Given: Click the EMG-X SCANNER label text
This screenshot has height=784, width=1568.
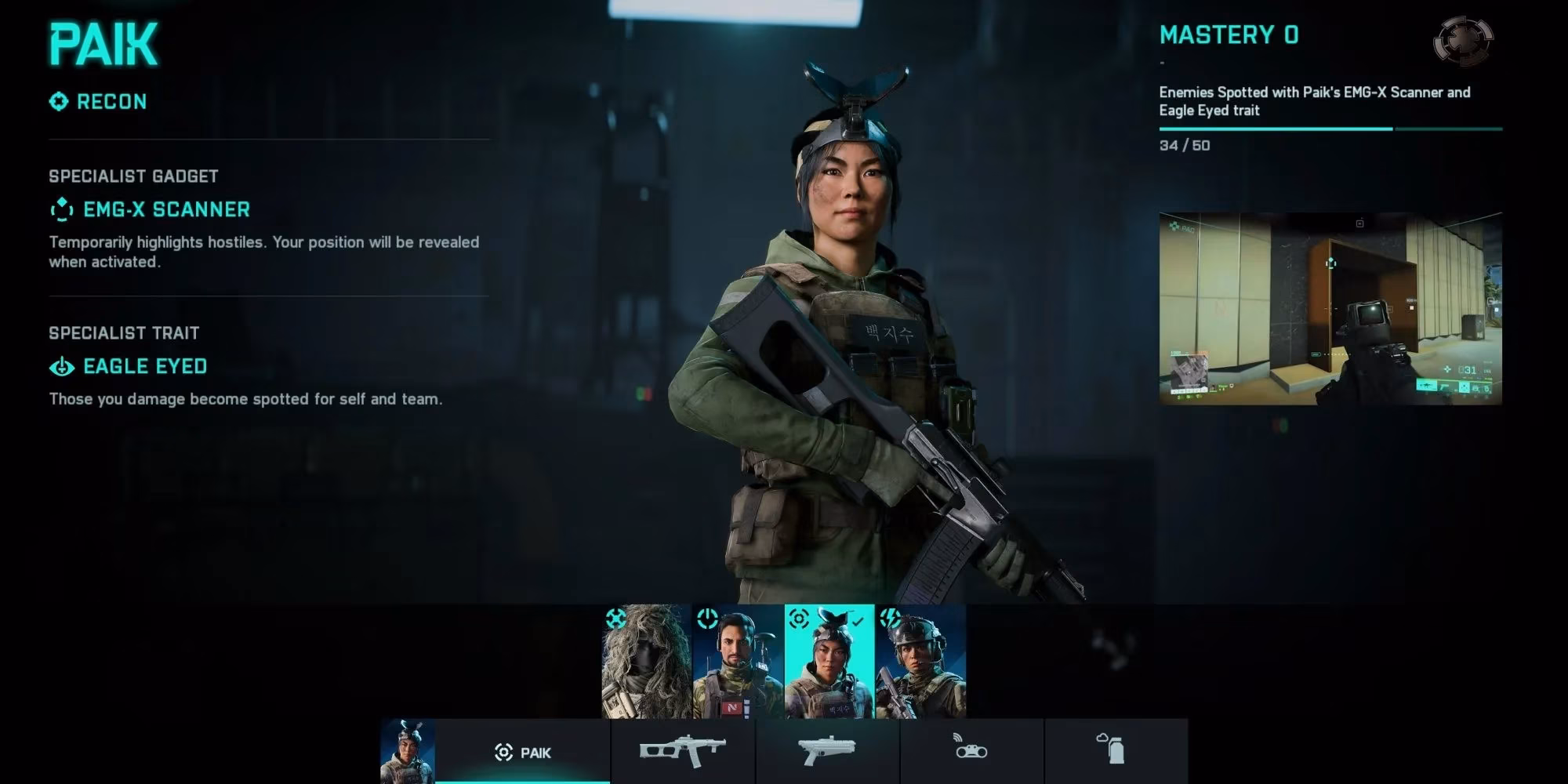Looking at the screenshot, I should (166, 209).
